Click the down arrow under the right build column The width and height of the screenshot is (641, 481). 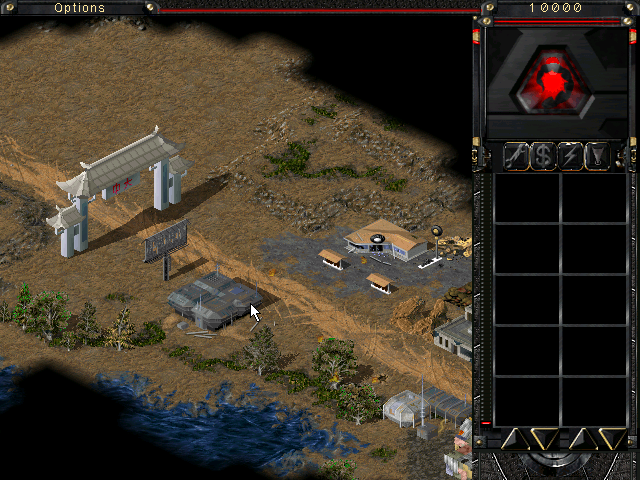click(x=611, y=438)
